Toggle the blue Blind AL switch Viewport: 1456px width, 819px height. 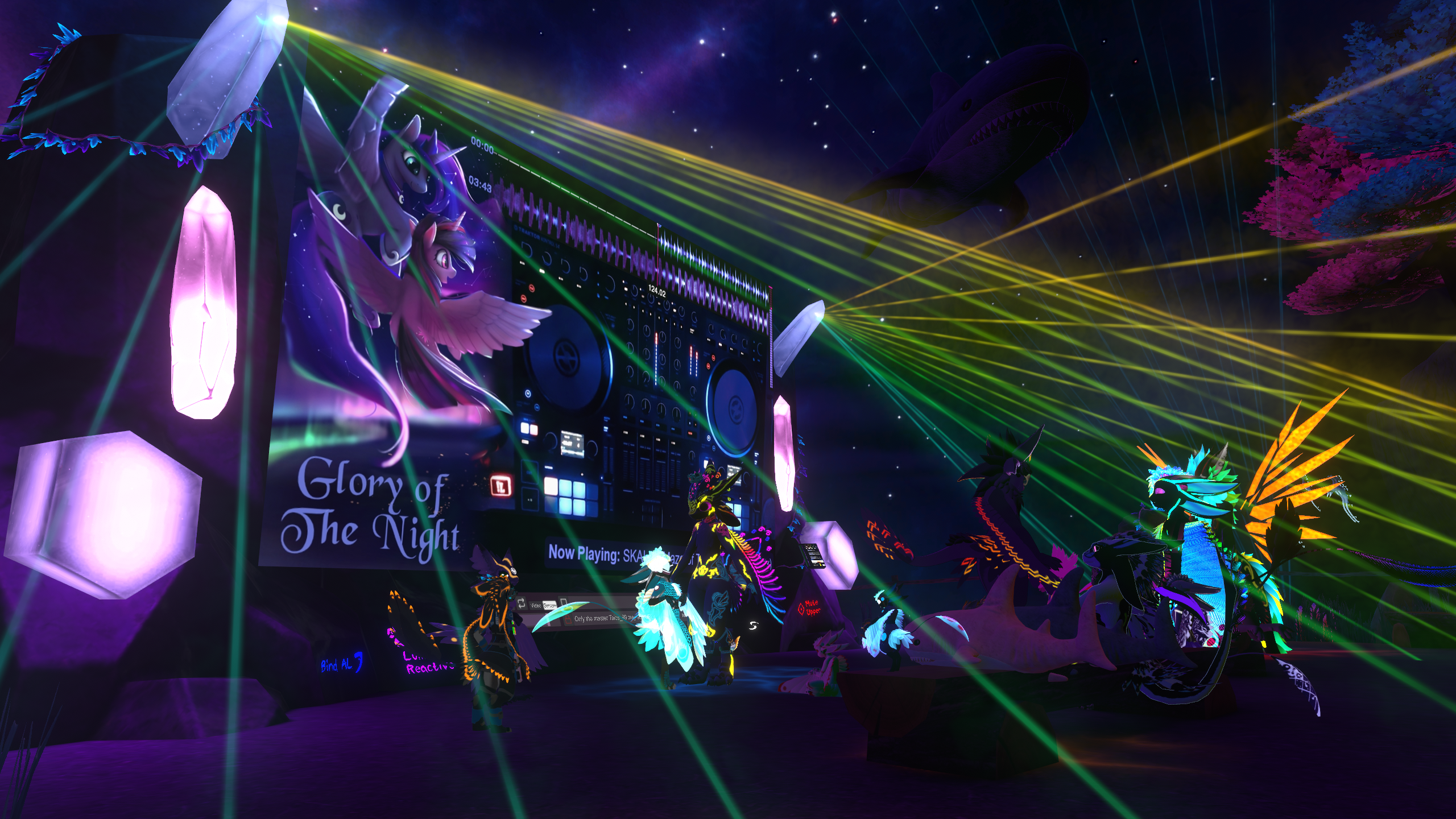(341, 664)
